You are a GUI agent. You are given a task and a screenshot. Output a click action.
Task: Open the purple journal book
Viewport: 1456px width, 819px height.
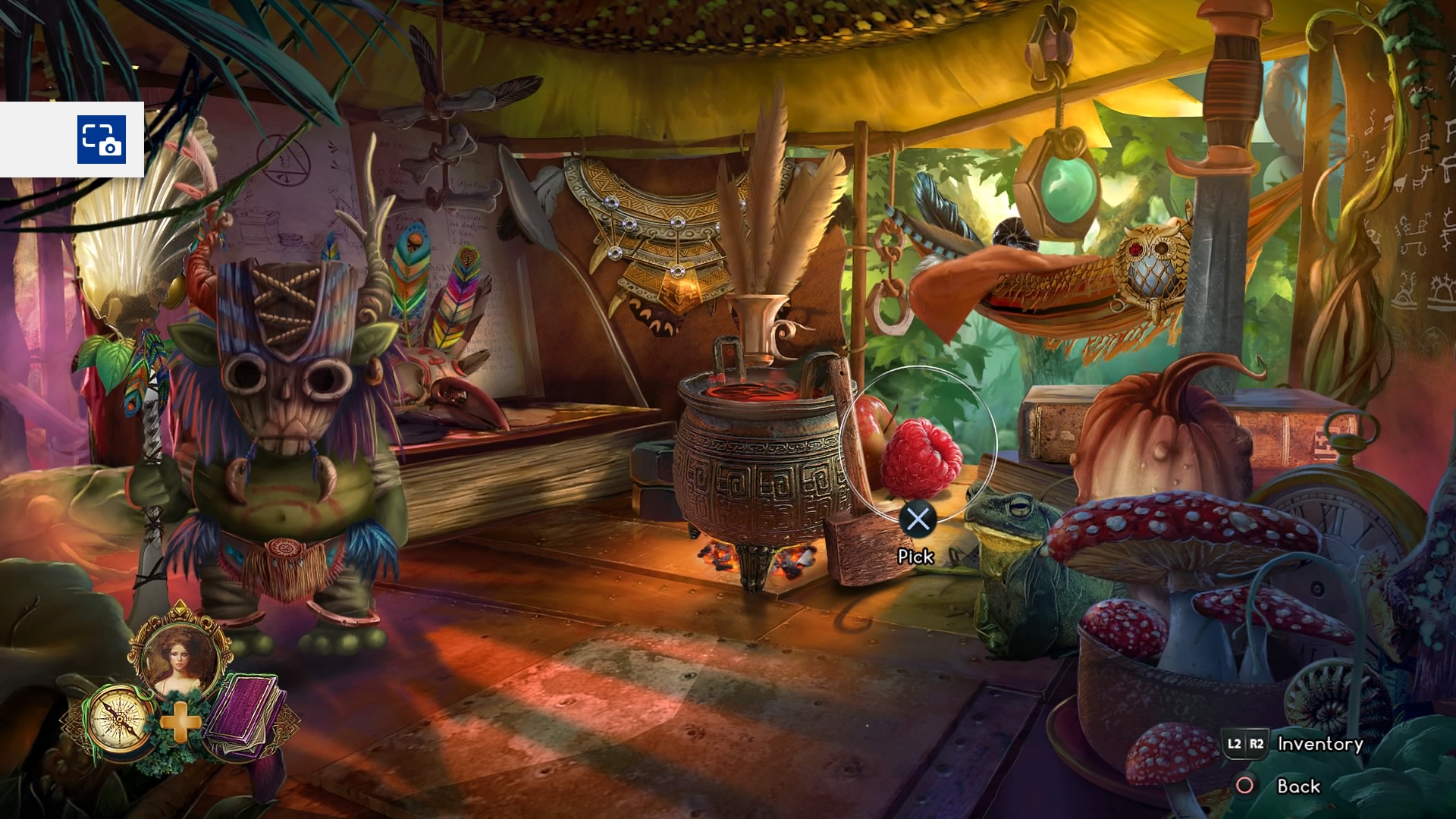coord(243,716)
